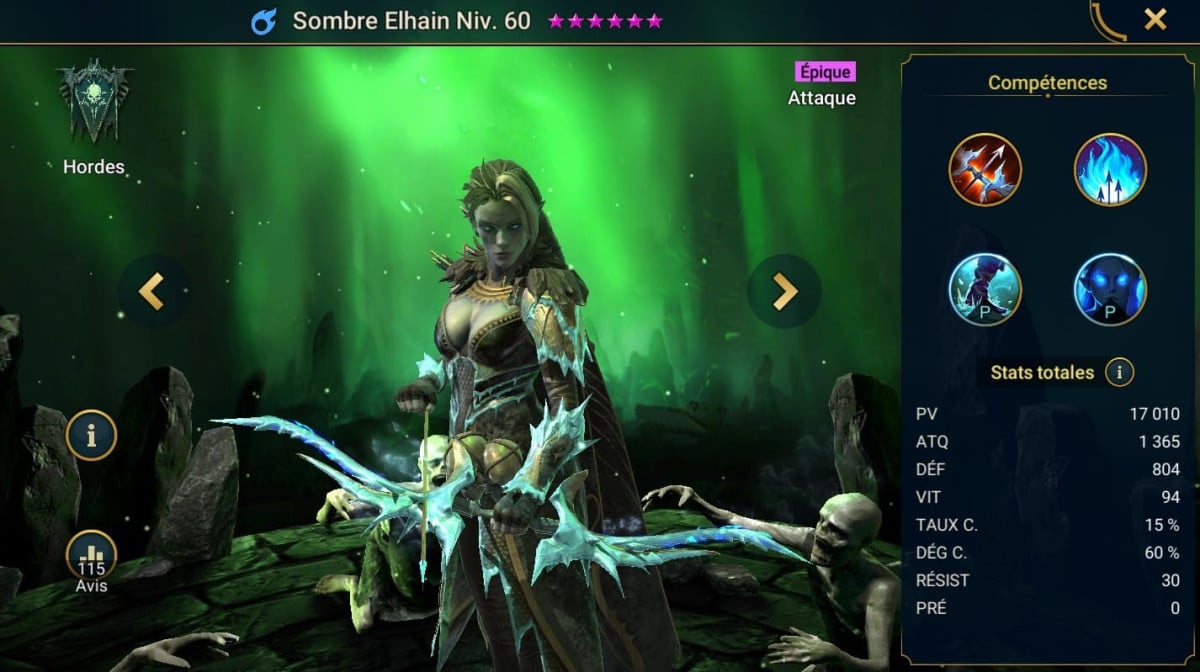
Task: View the blue flame arrows skill
Action: 1110,169
